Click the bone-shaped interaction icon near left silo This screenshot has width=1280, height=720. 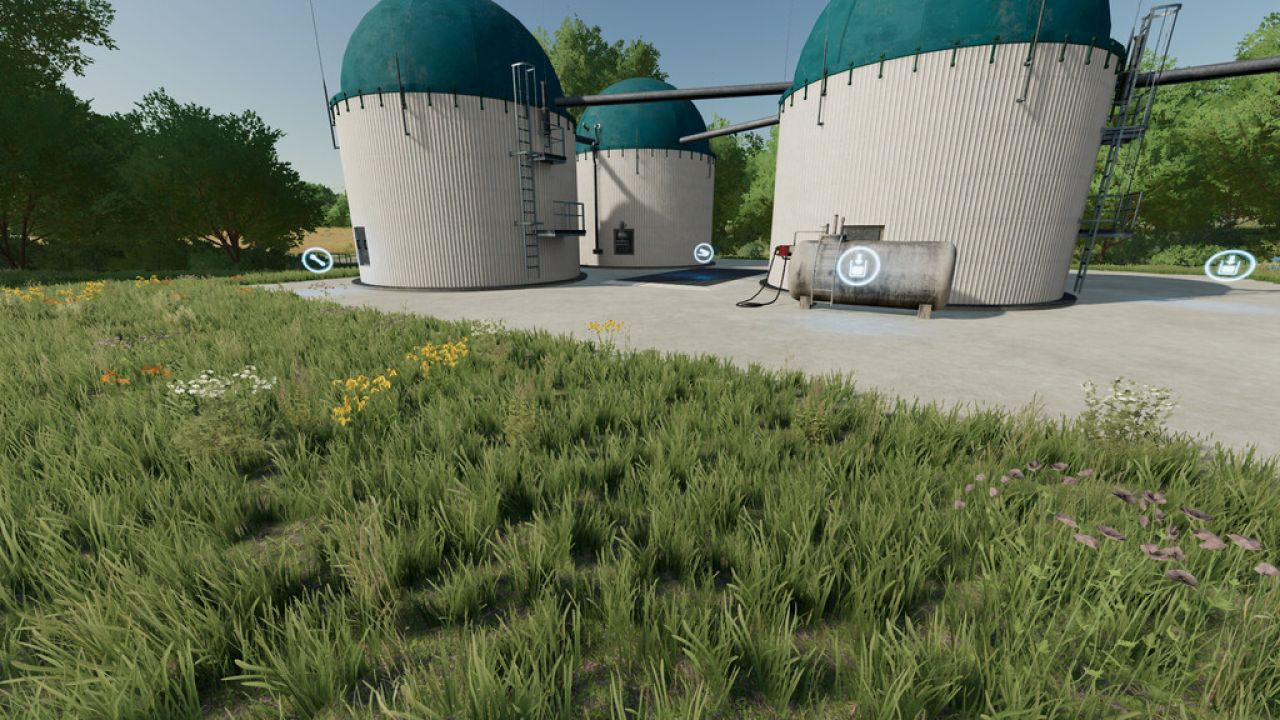click(316, 258)
